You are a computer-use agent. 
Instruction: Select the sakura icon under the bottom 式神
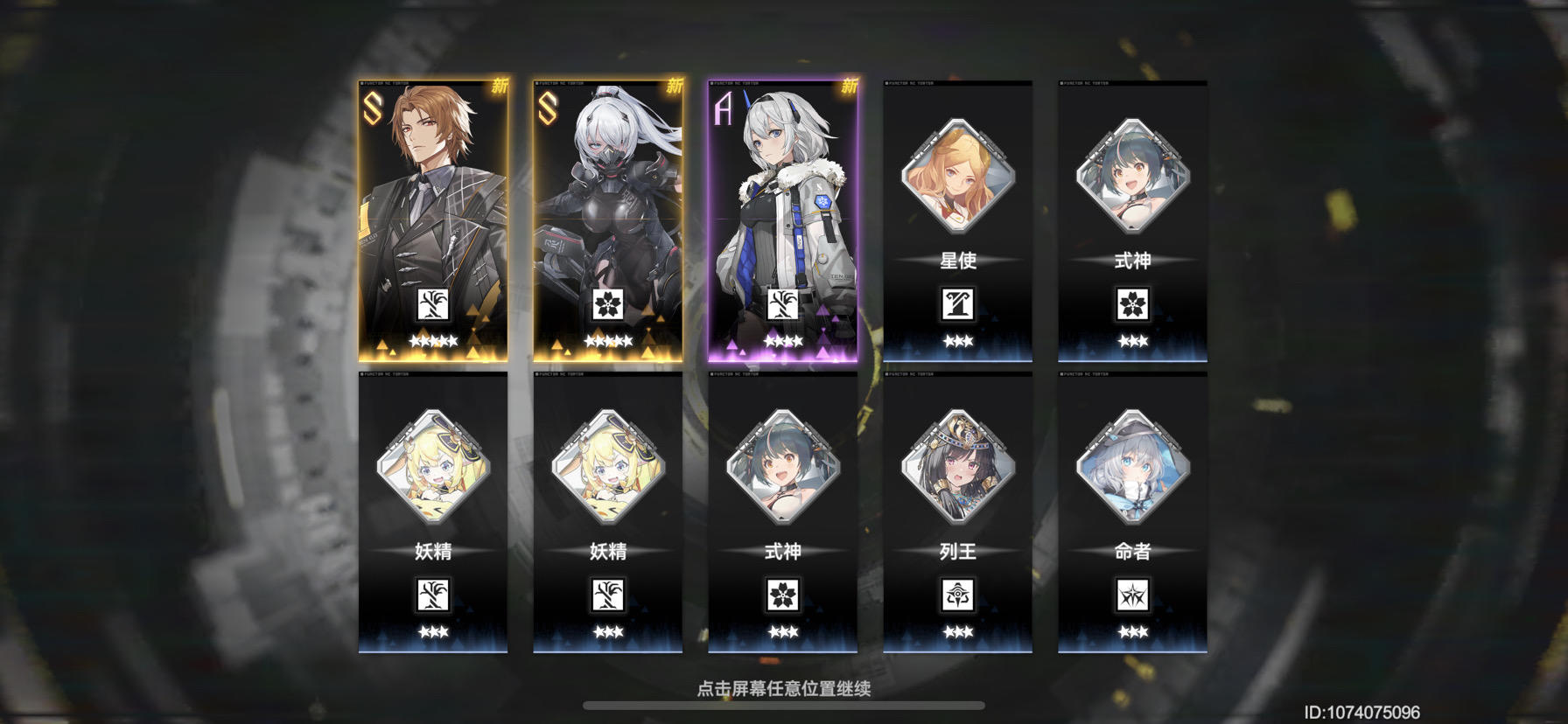[783, 596]
